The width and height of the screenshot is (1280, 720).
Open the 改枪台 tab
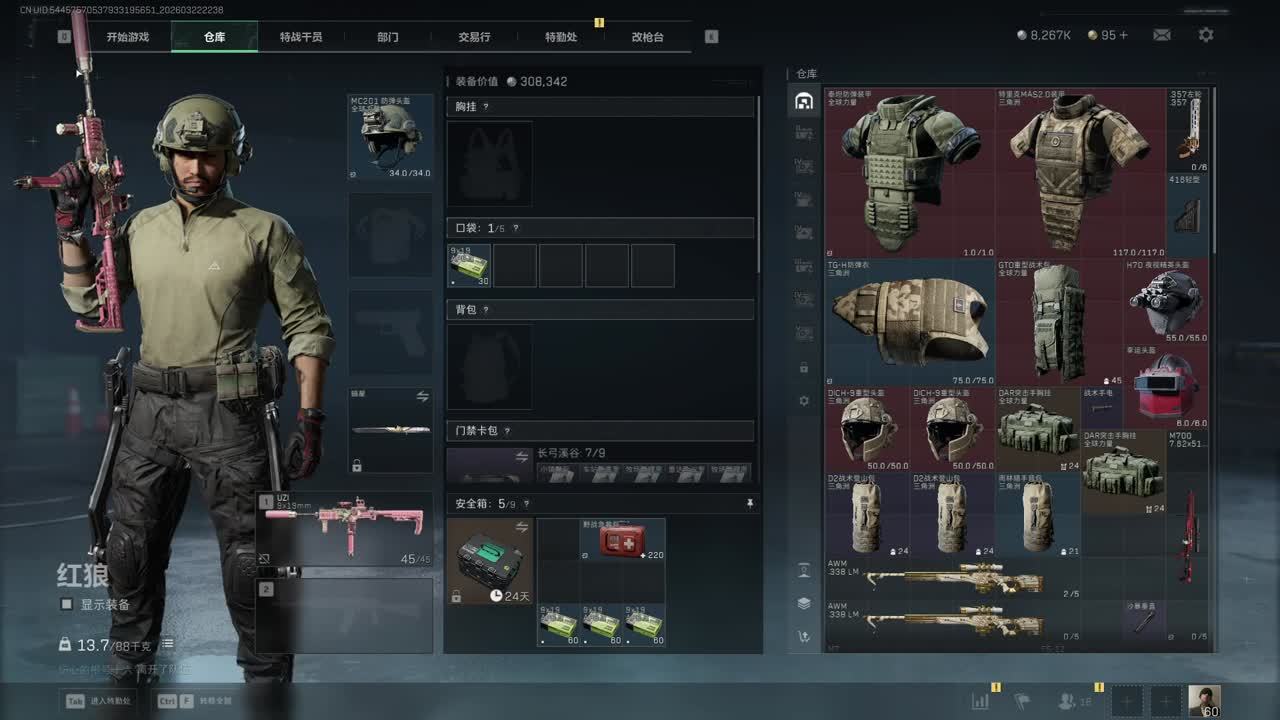pos(647,37)
